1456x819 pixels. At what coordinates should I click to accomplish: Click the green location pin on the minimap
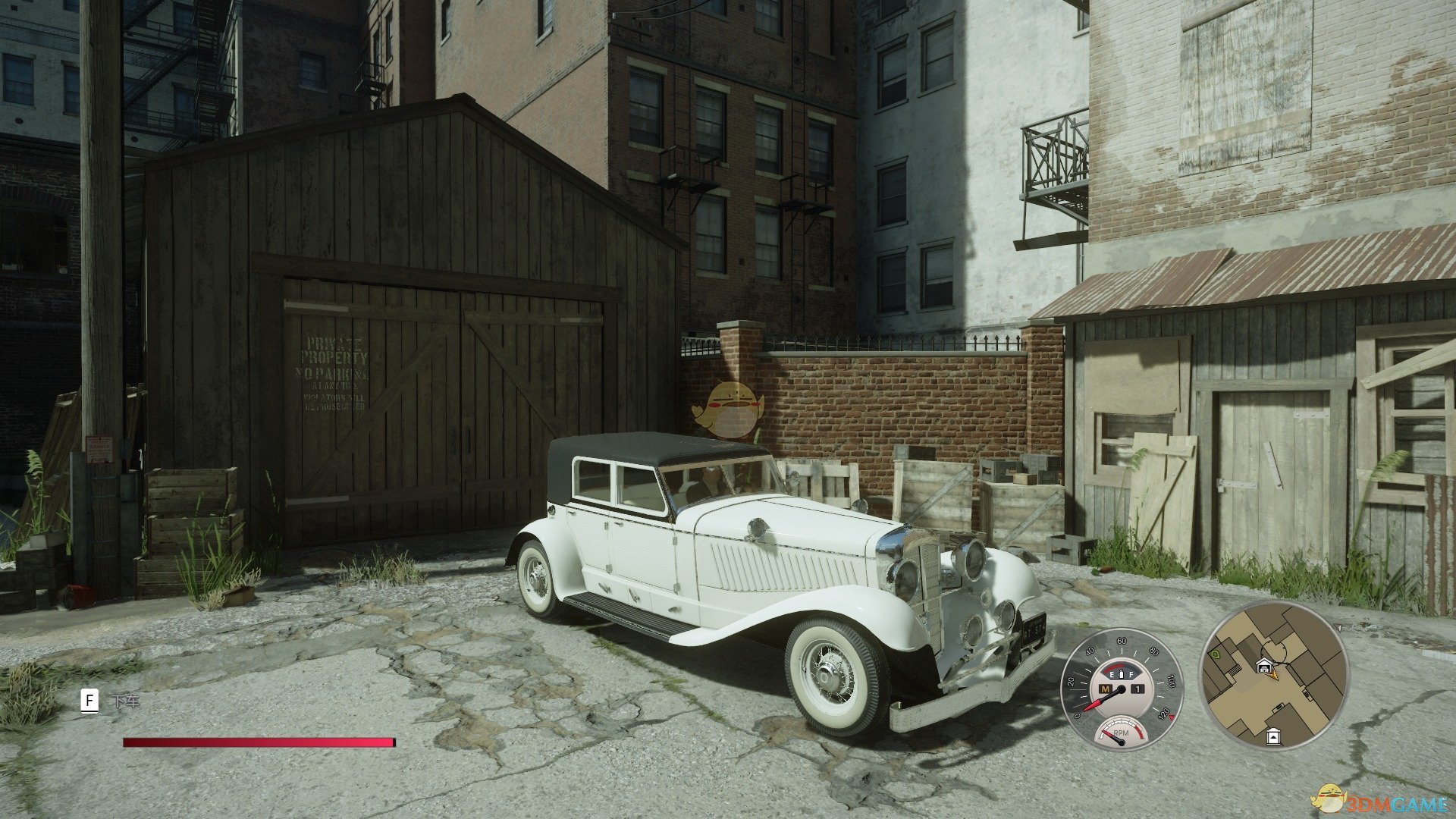click(1213, 654)
